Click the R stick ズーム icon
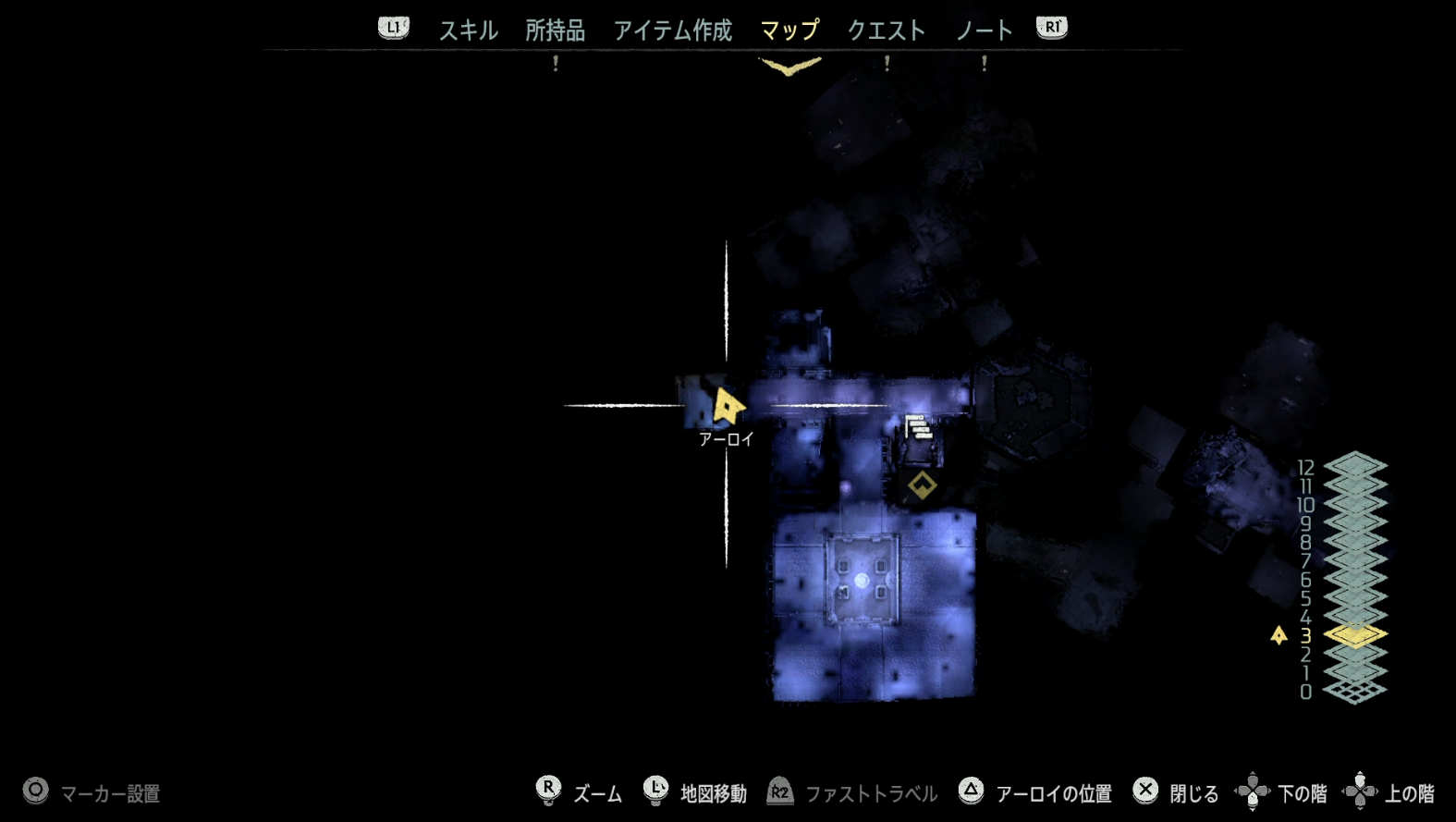Viewport: 1456px width, 822px height. 549,791
